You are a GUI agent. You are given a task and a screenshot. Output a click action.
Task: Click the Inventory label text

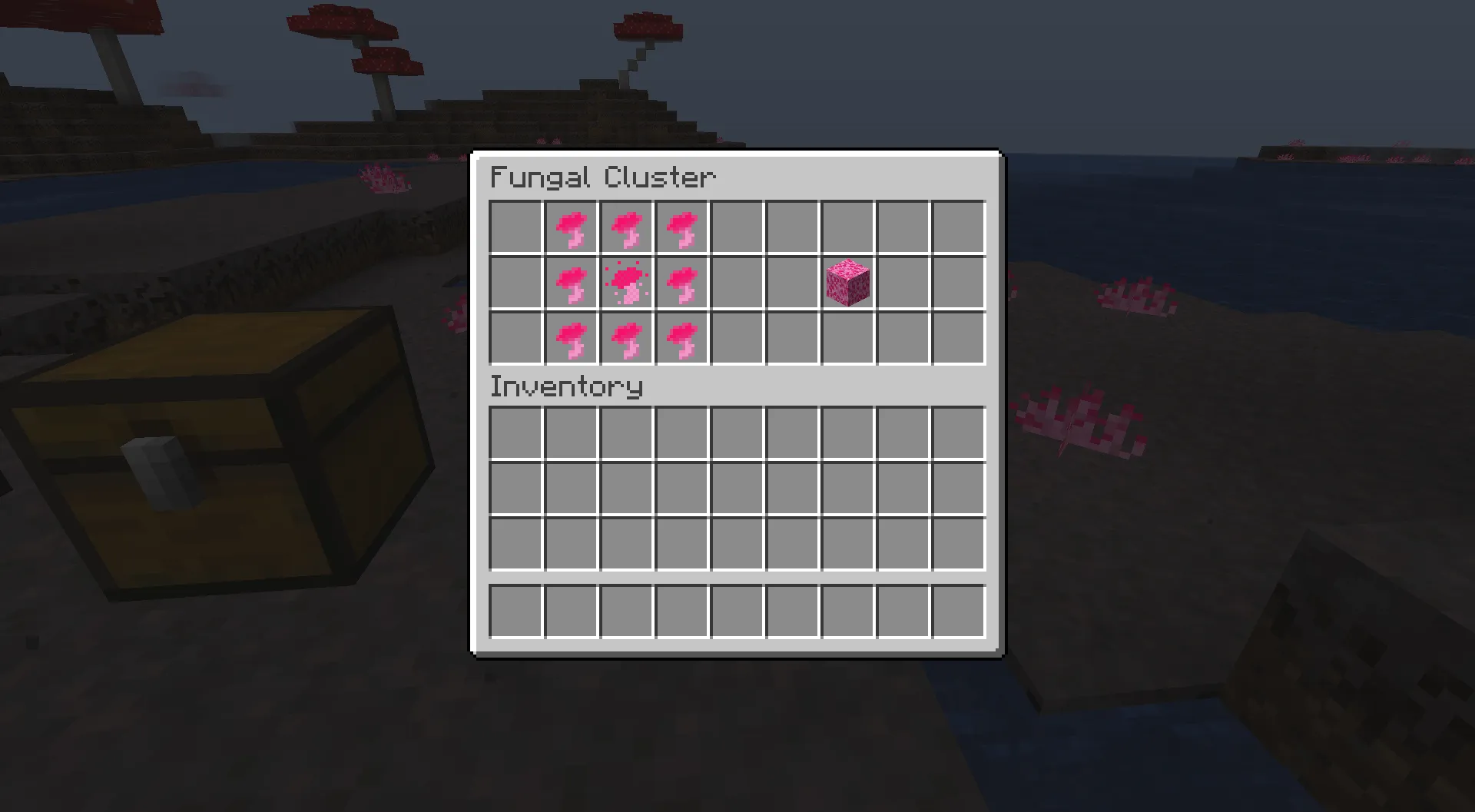click(566, 386)
